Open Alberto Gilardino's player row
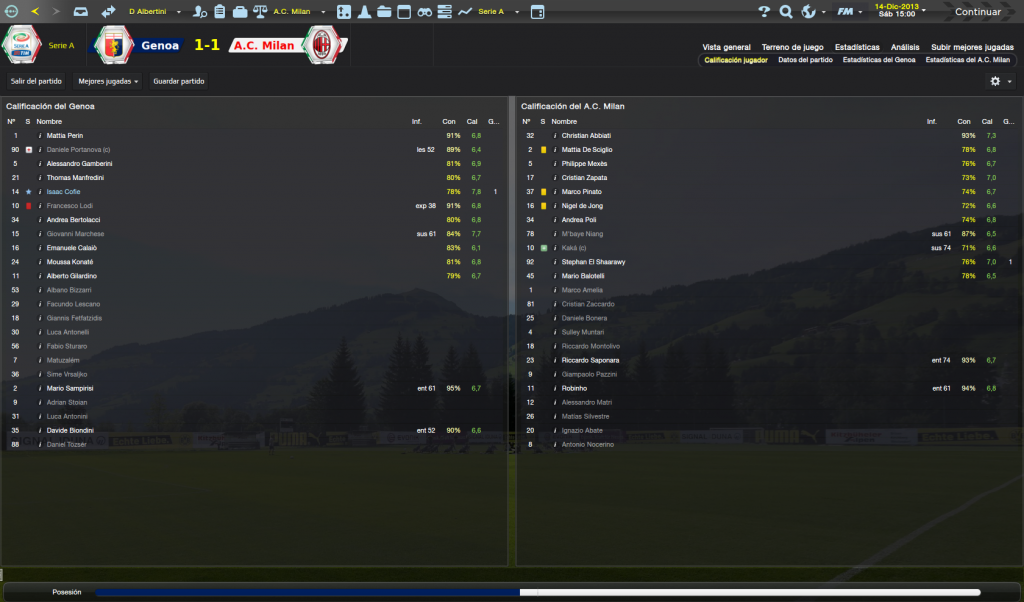The image size is (1024, 602). [x=70, y=275]
